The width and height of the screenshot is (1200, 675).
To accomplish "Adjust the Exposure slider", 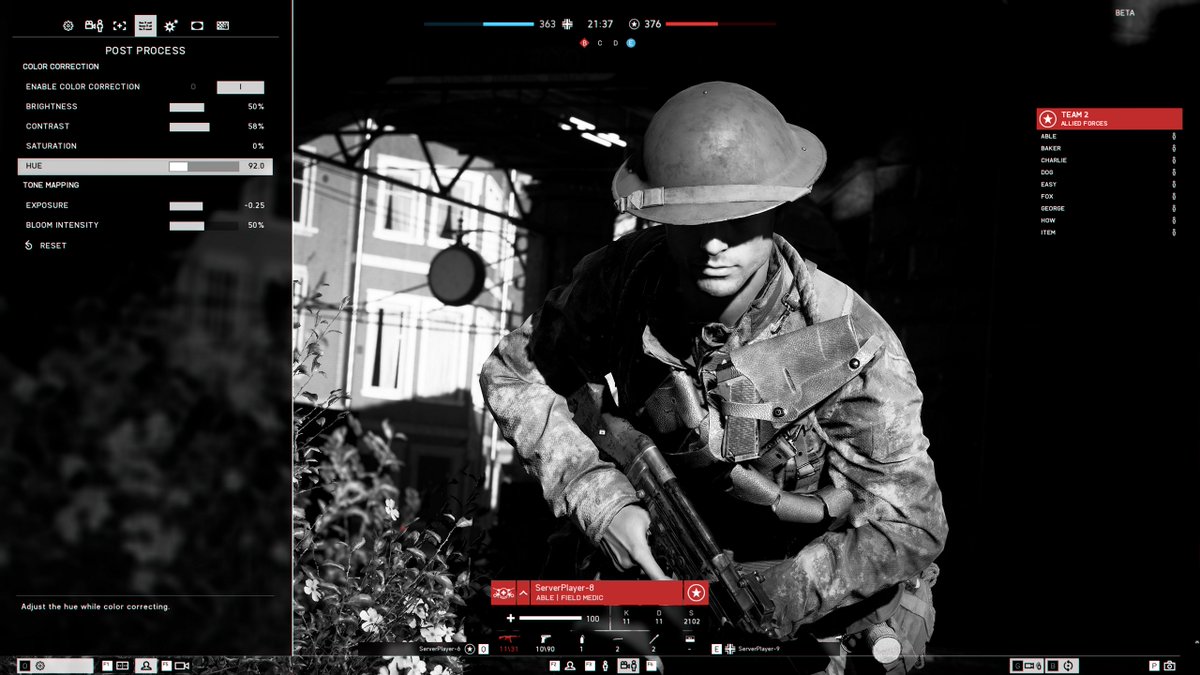I will point(204,206).
